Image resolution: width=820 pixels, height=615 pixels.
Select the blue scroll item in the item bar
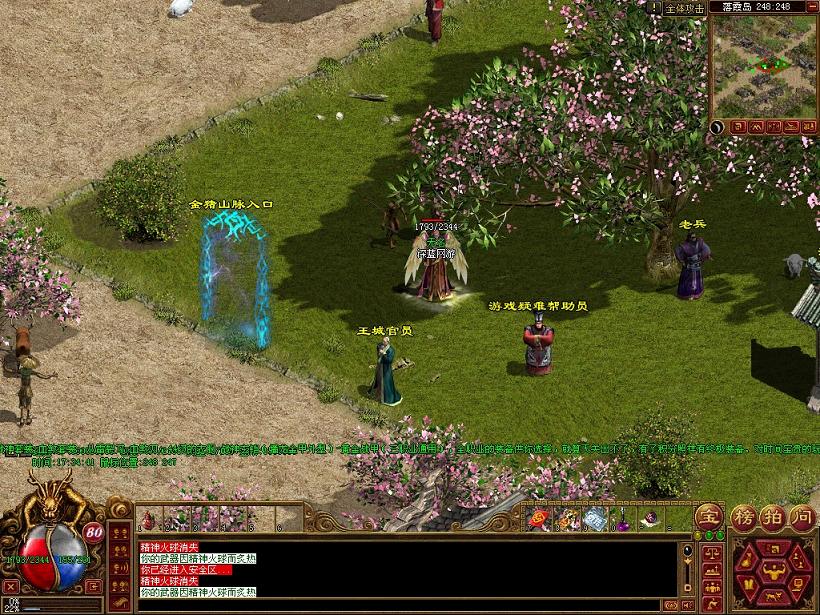pos(596,519)
